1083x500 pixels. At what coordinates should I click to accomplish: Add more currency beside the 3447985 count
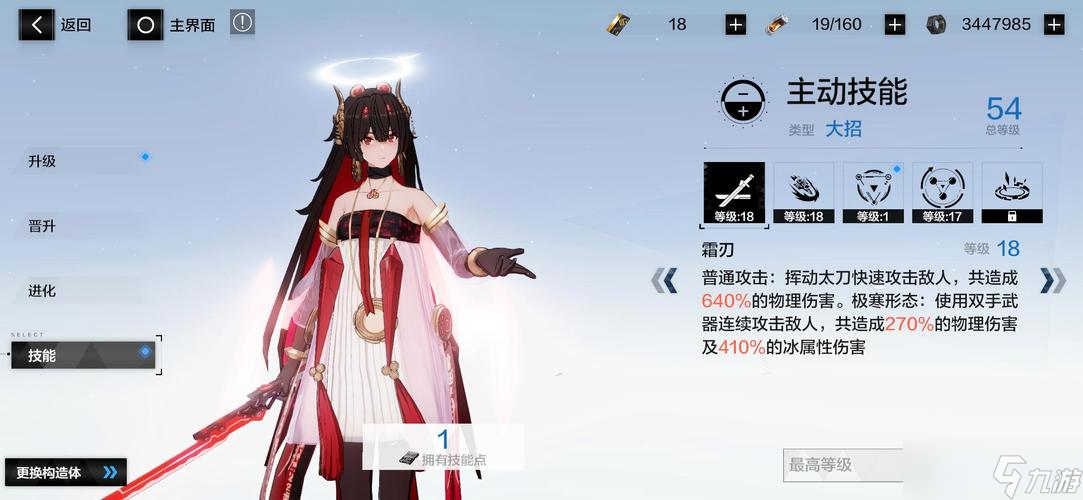pyautogui.click(x=1053, y=25)
